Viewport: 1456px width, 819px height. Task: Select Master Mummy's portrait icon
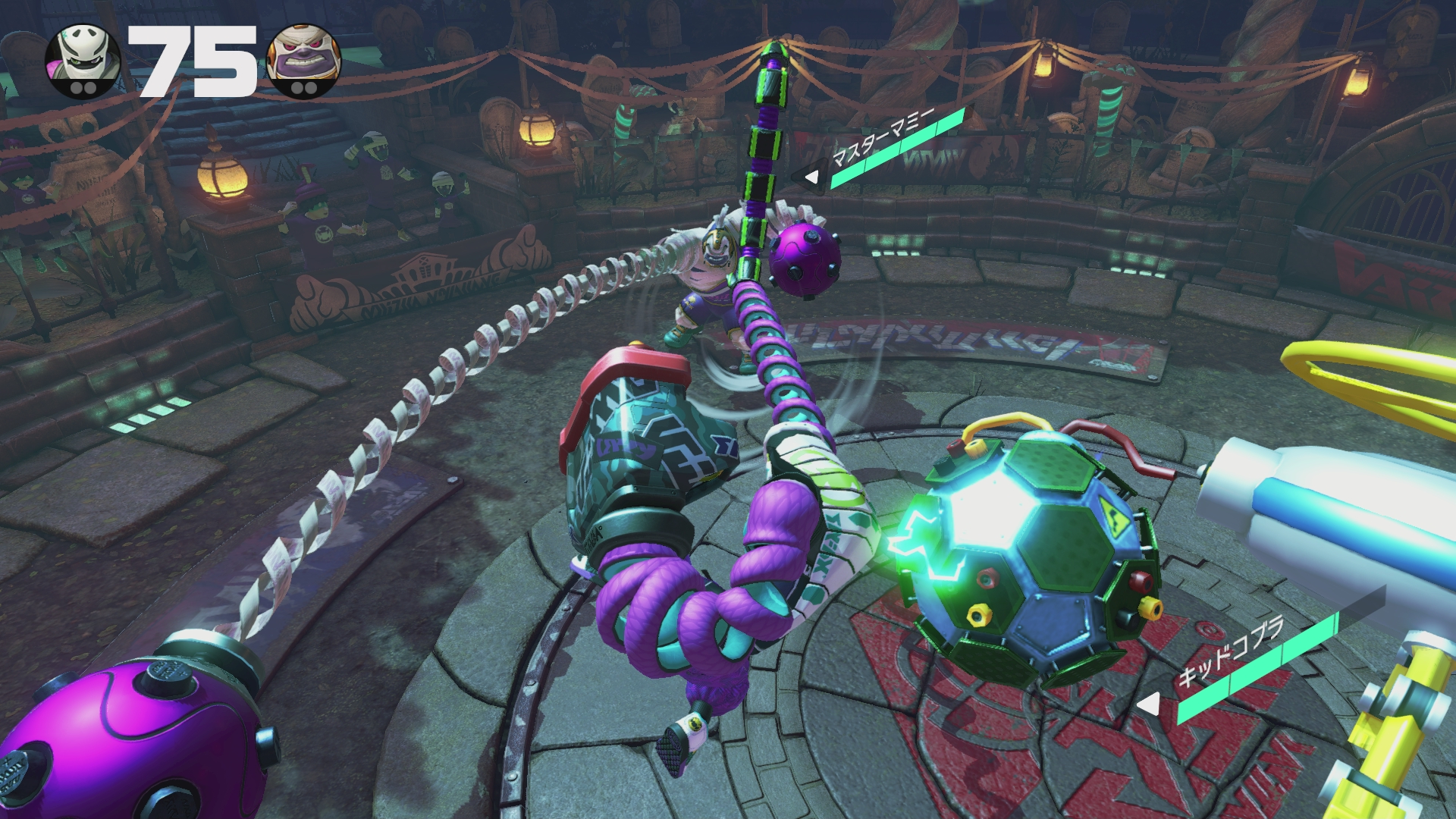(x=304, y=61)
